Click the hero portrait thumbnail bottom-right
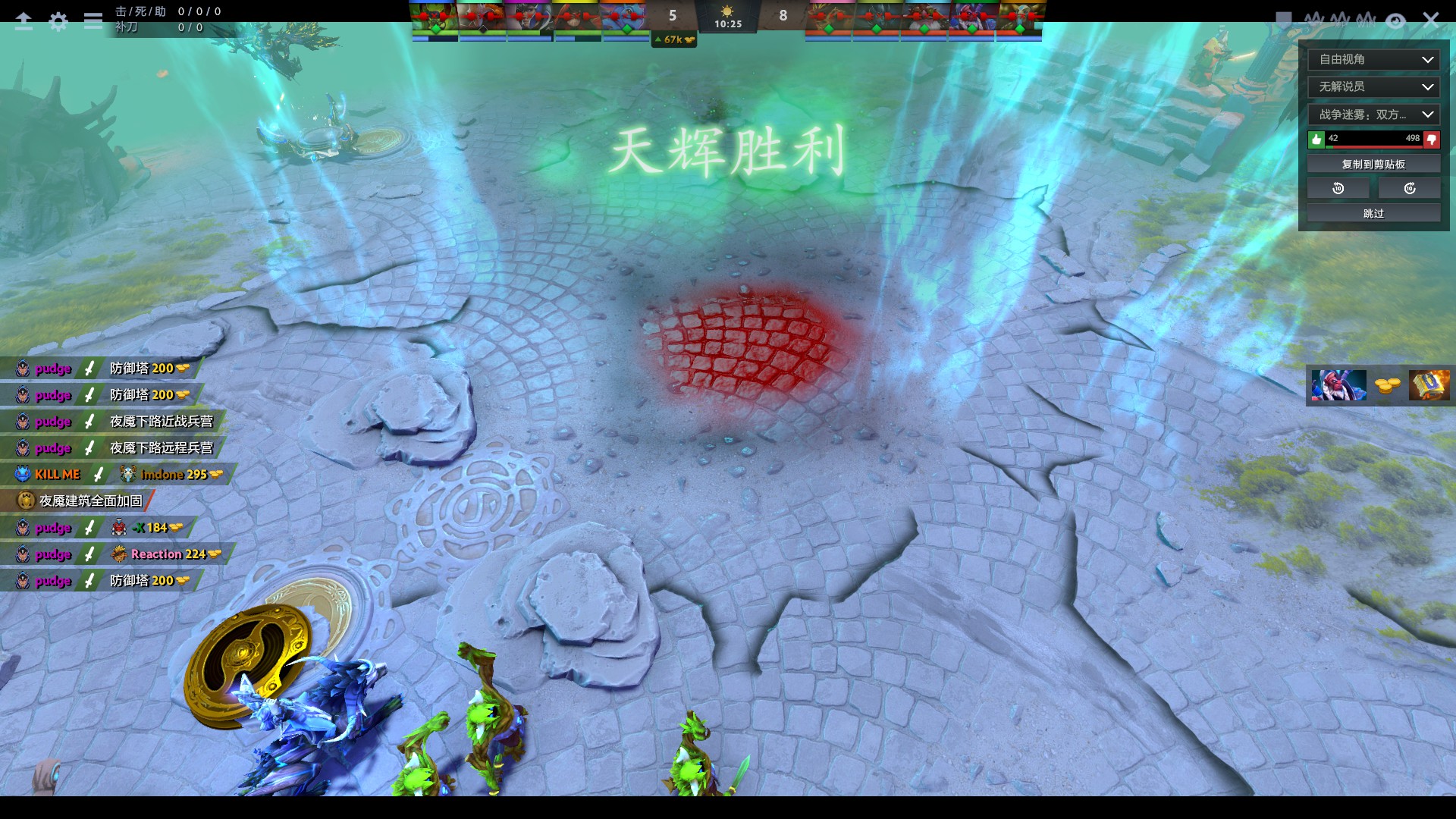This screenshot has width=1456, height=819. 1338,384
